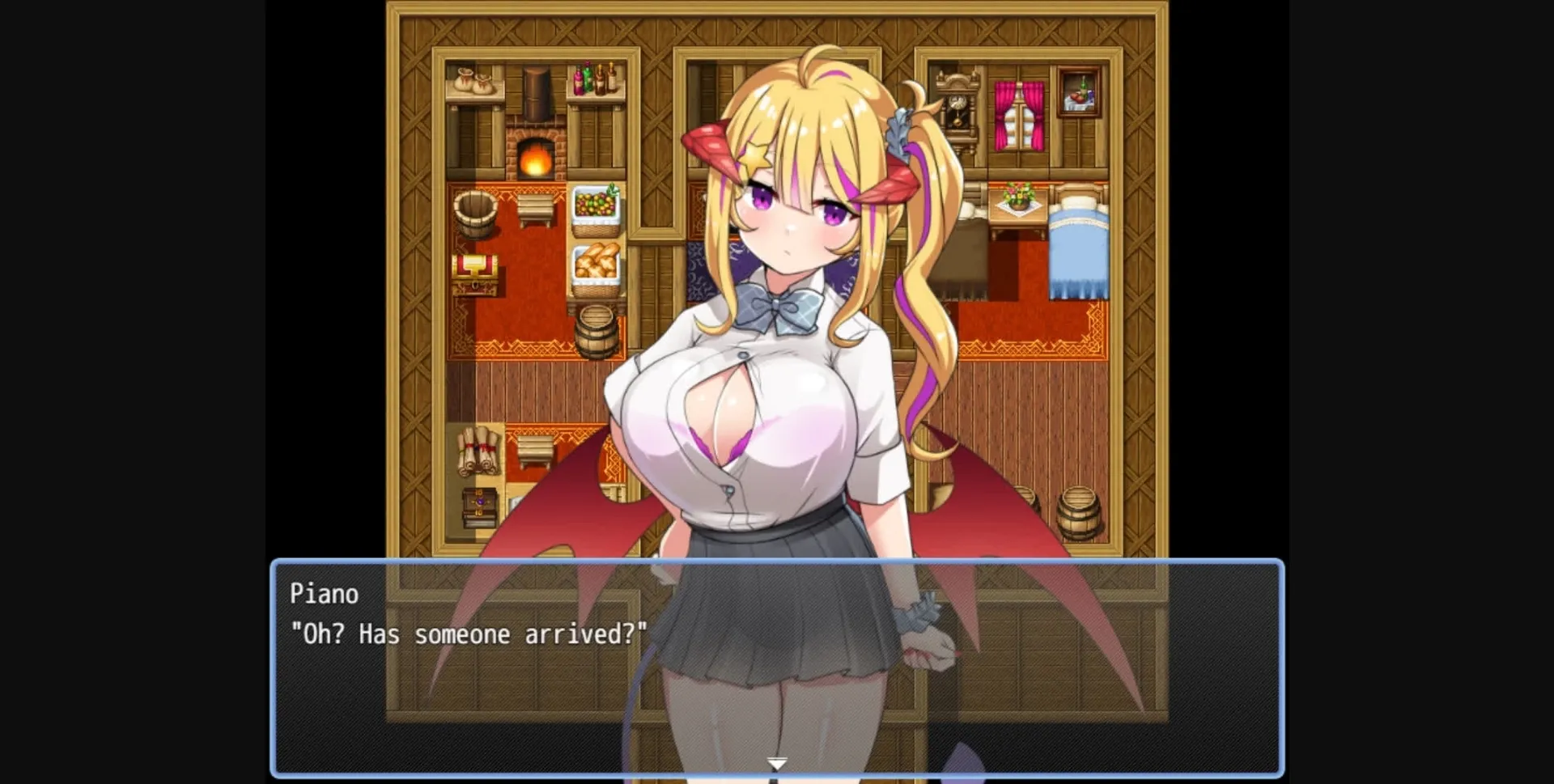
Task: Click Piano's name label in the dialogue box
Action: coord(323,593)
